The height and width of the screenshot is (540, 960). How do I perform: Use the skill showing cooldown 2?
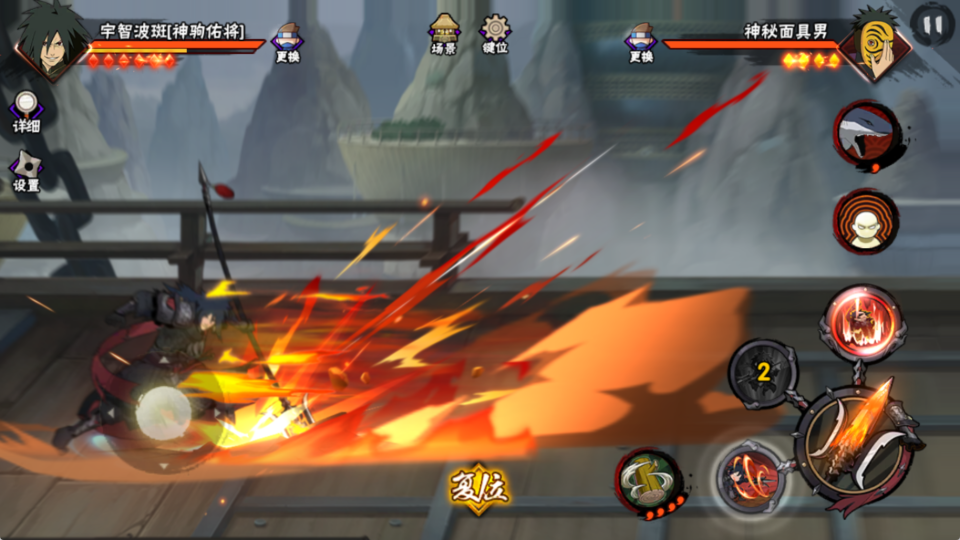763,374
